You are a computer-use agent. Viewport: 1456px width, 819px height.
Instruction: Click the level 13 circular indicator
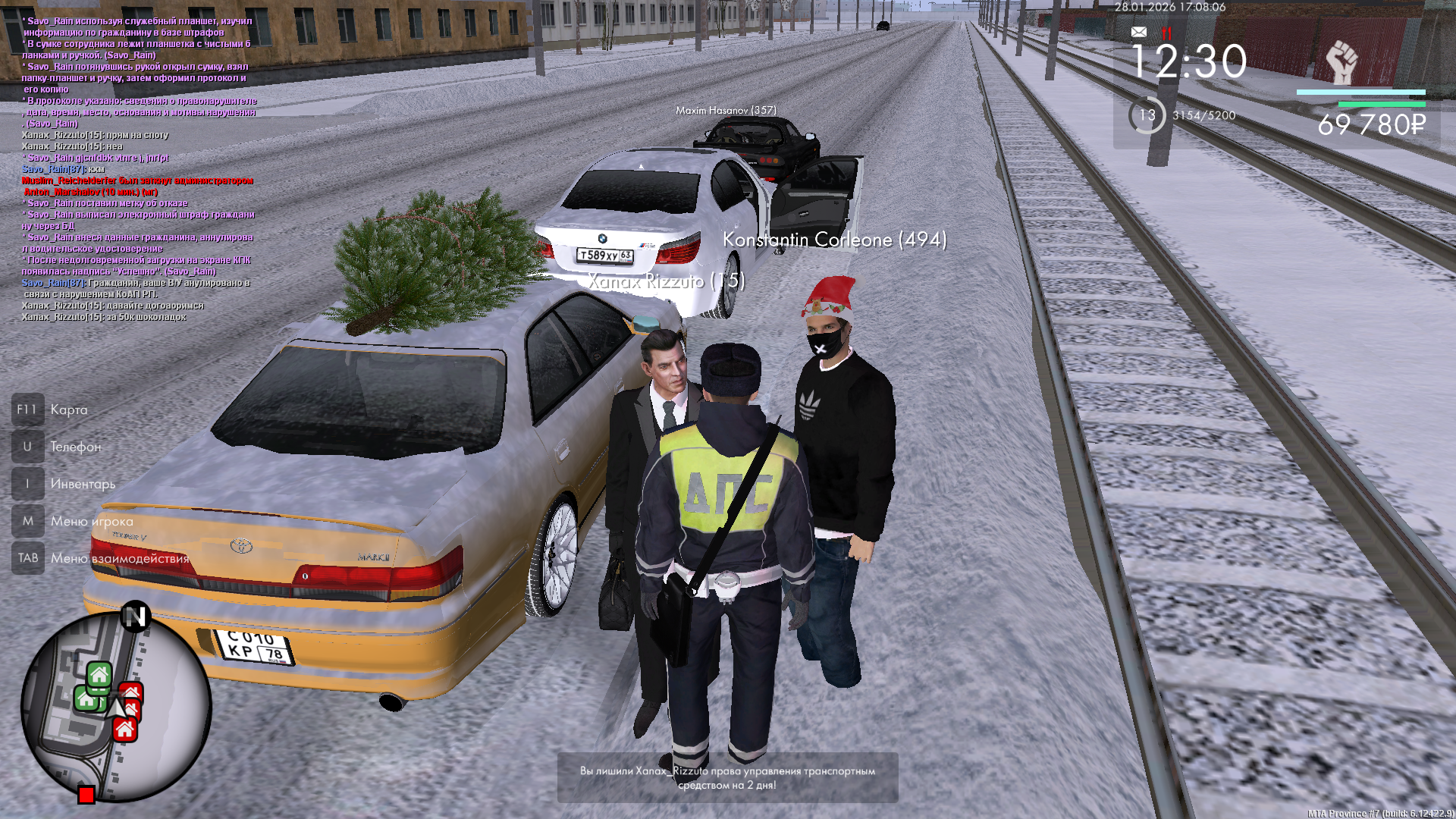point(1147,115)
